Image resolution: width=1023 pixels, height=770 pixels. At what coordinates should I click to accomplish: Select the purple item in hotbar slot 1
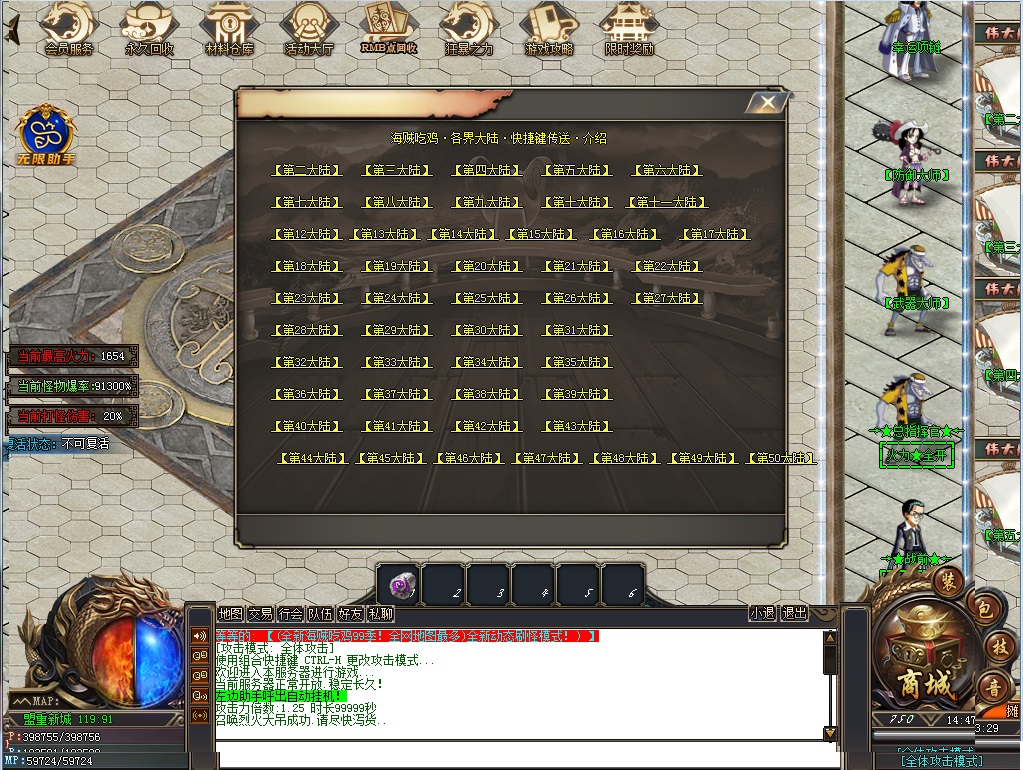(x=400, y=586)
